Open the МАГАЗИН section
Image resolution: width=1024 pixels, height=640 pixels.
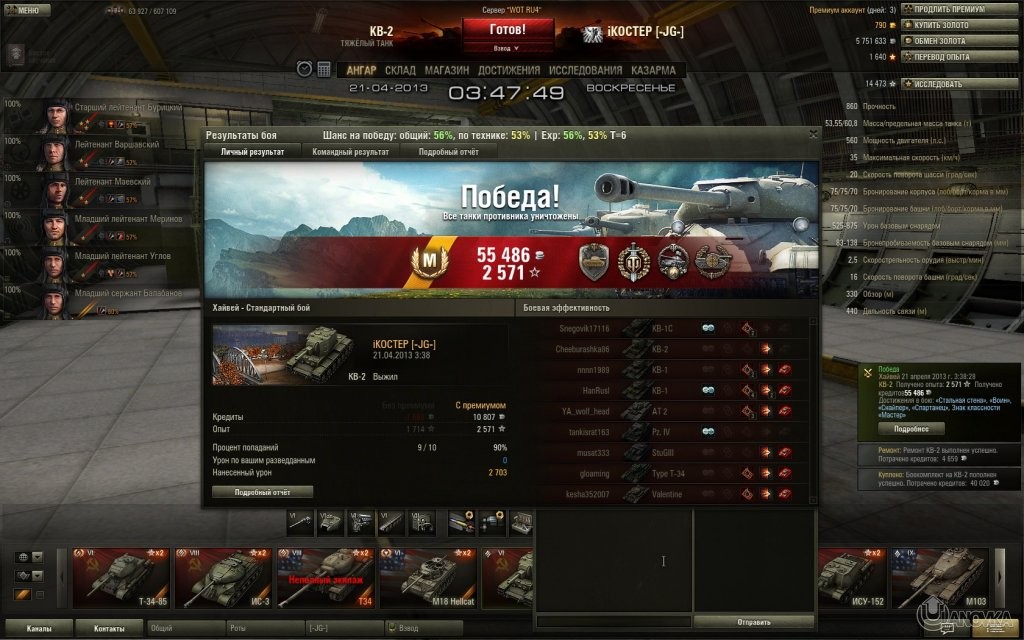coord(446,70)
